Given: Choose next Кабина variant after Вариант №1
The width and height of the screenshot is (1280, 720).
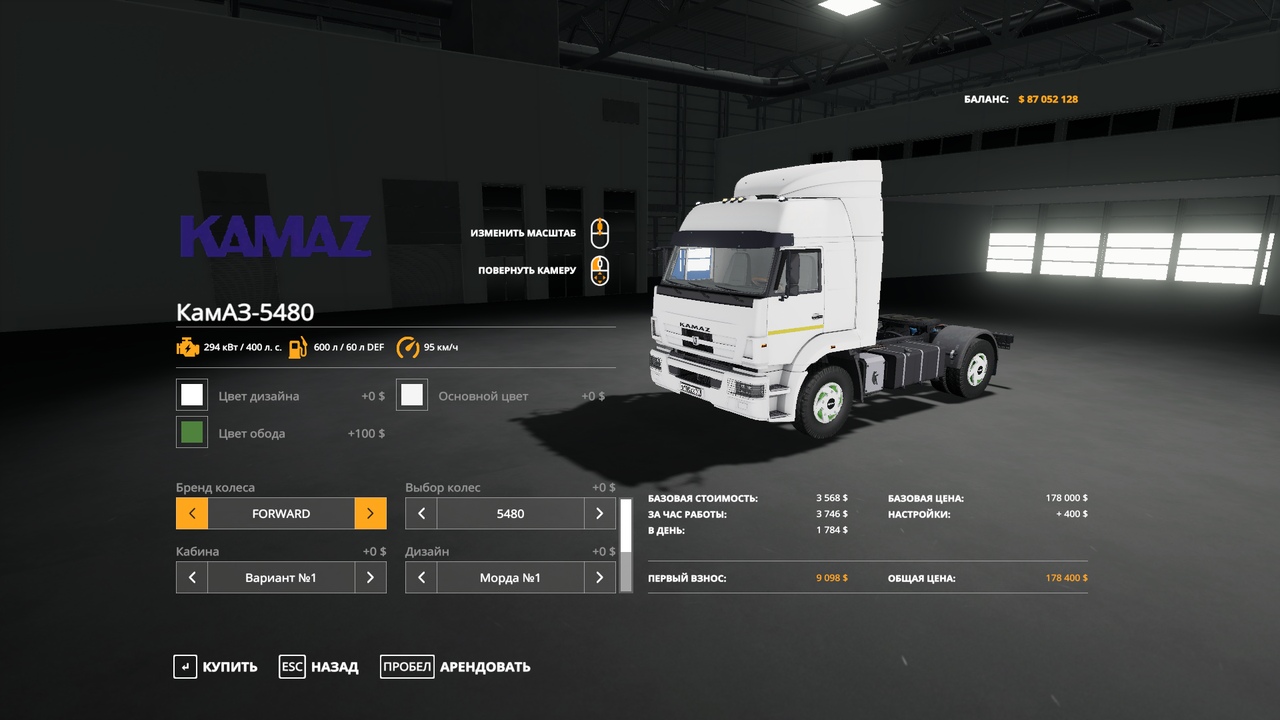Looking at the screenshot, I should [370, 578].
